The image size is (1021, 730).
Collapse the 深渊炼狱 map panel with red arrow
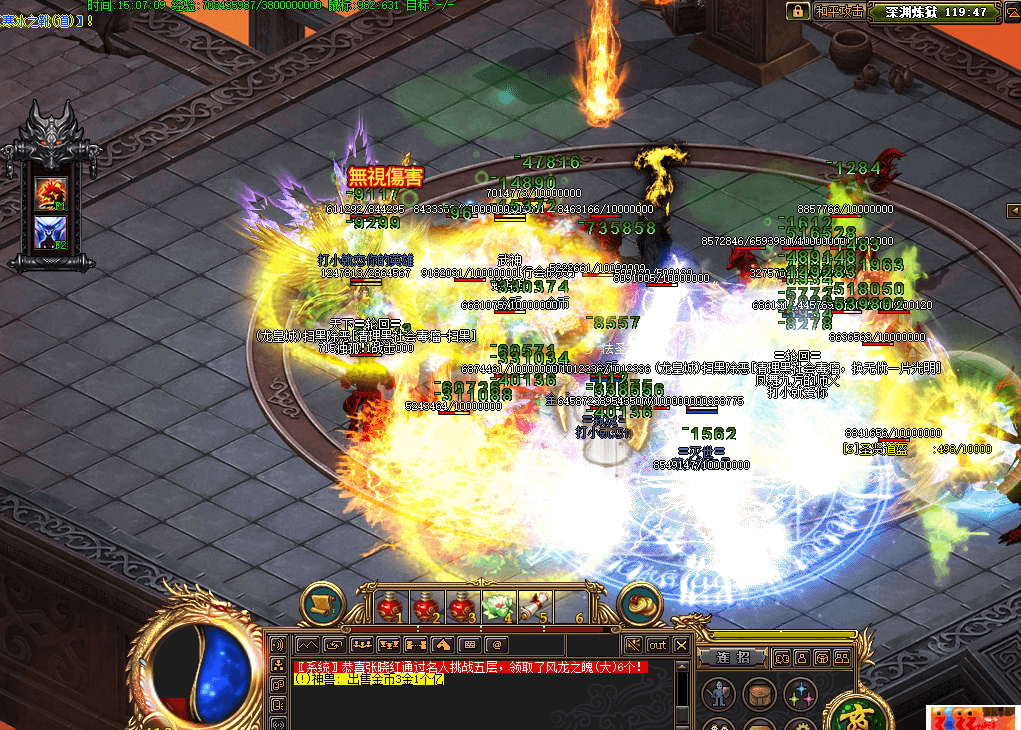1012,11
